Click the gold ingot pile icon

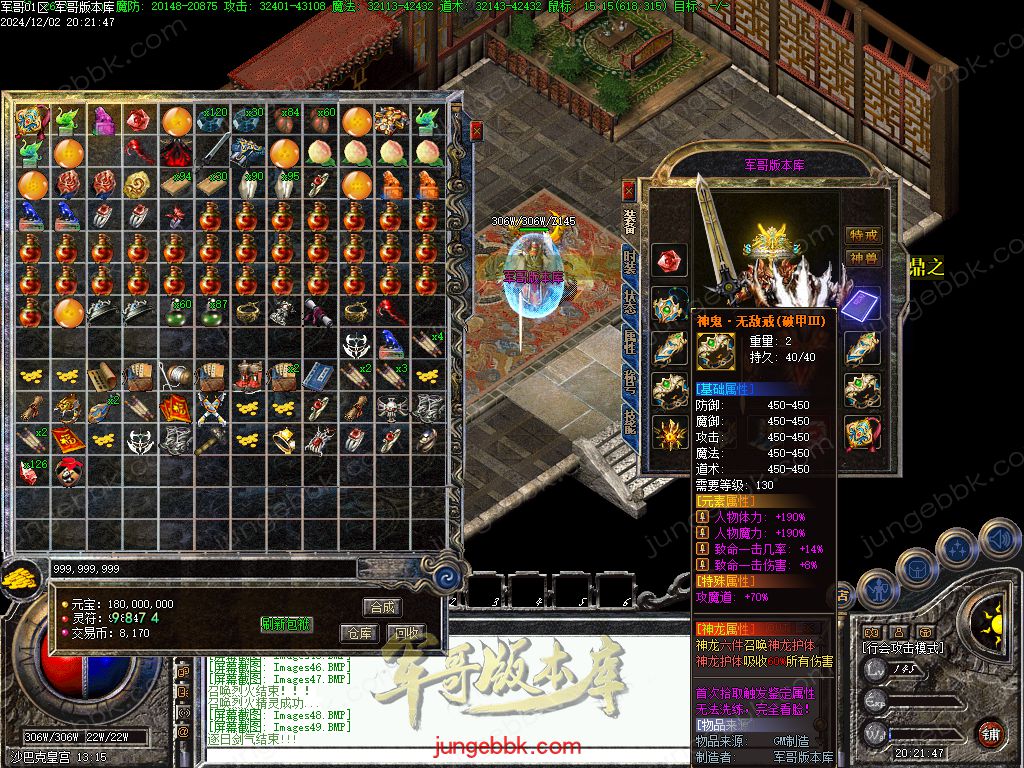(18, 577)
